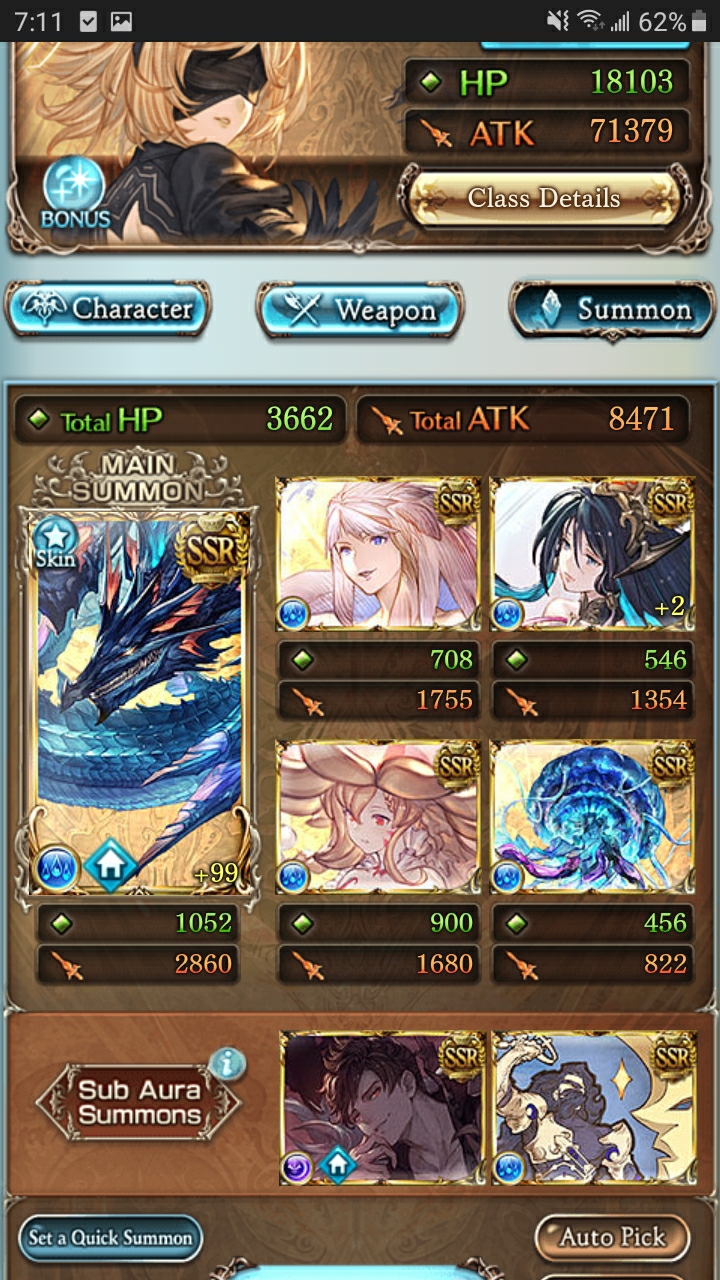Open Class Details
The width and height of the screenshot is (720, 1280).
543,198
